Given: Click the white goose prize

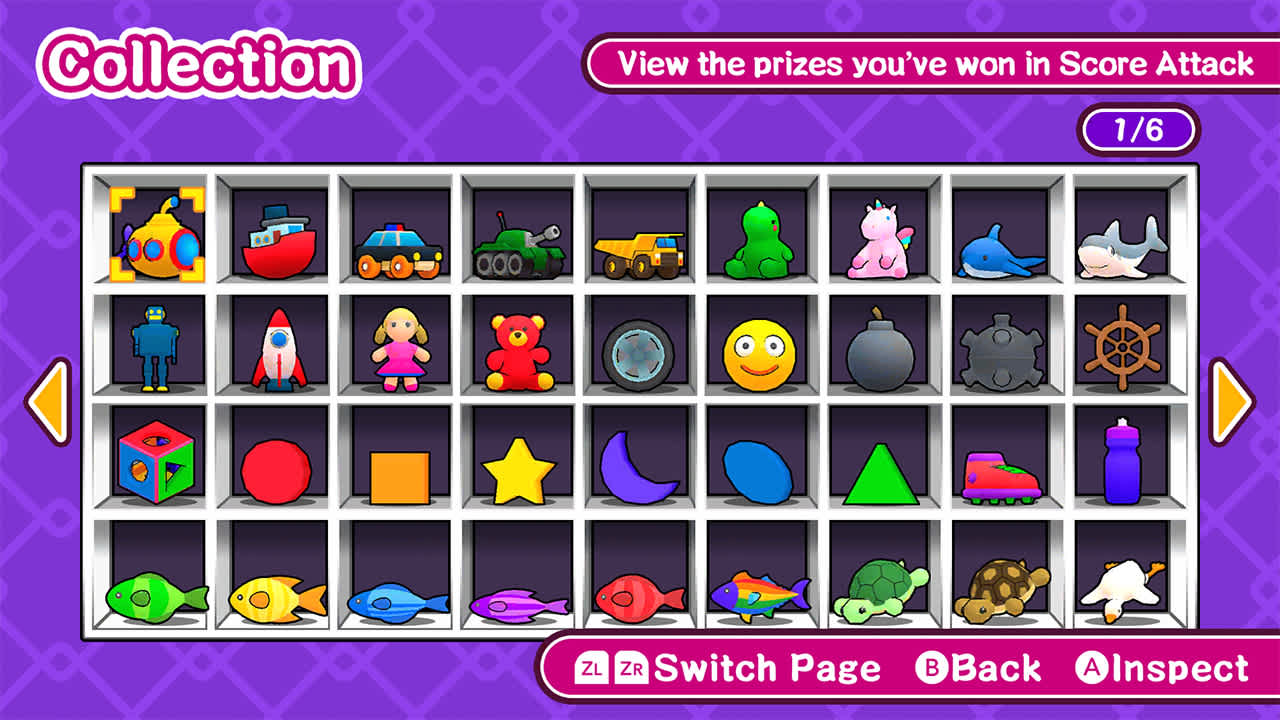Looking at the screenshot, I should click(x=1124, y=588).
